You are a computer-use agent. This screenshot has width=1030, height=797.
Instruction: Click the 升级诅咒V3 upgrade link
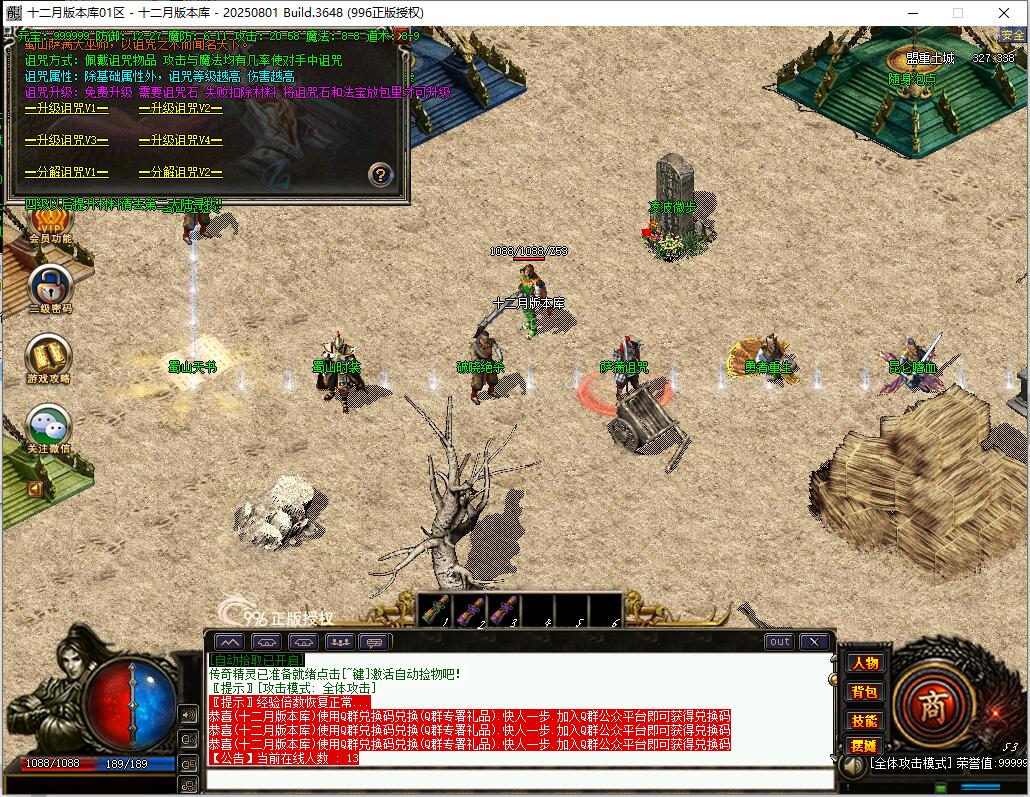point(67,140)
